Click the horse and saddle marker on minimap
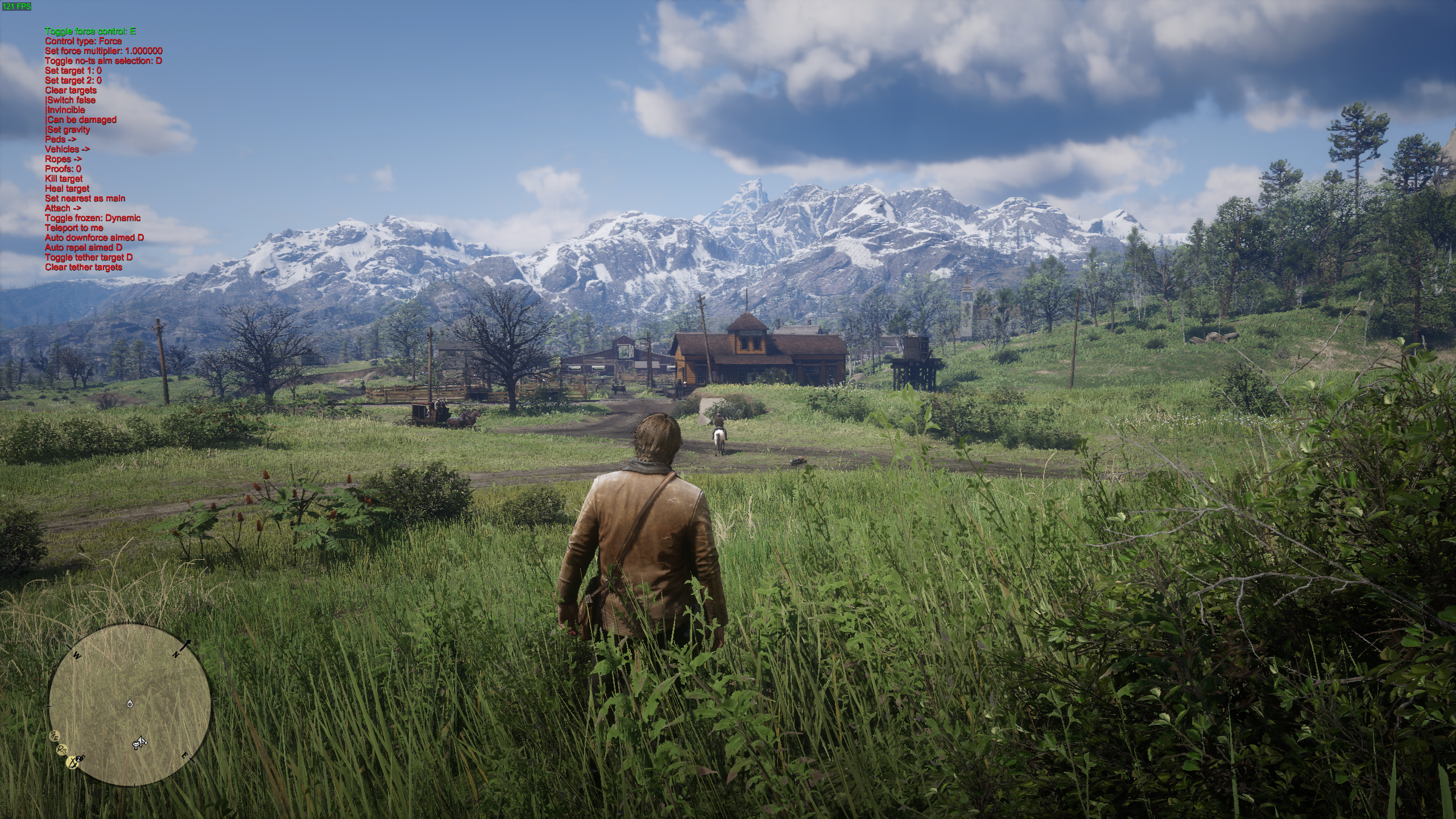 (140, 742)
